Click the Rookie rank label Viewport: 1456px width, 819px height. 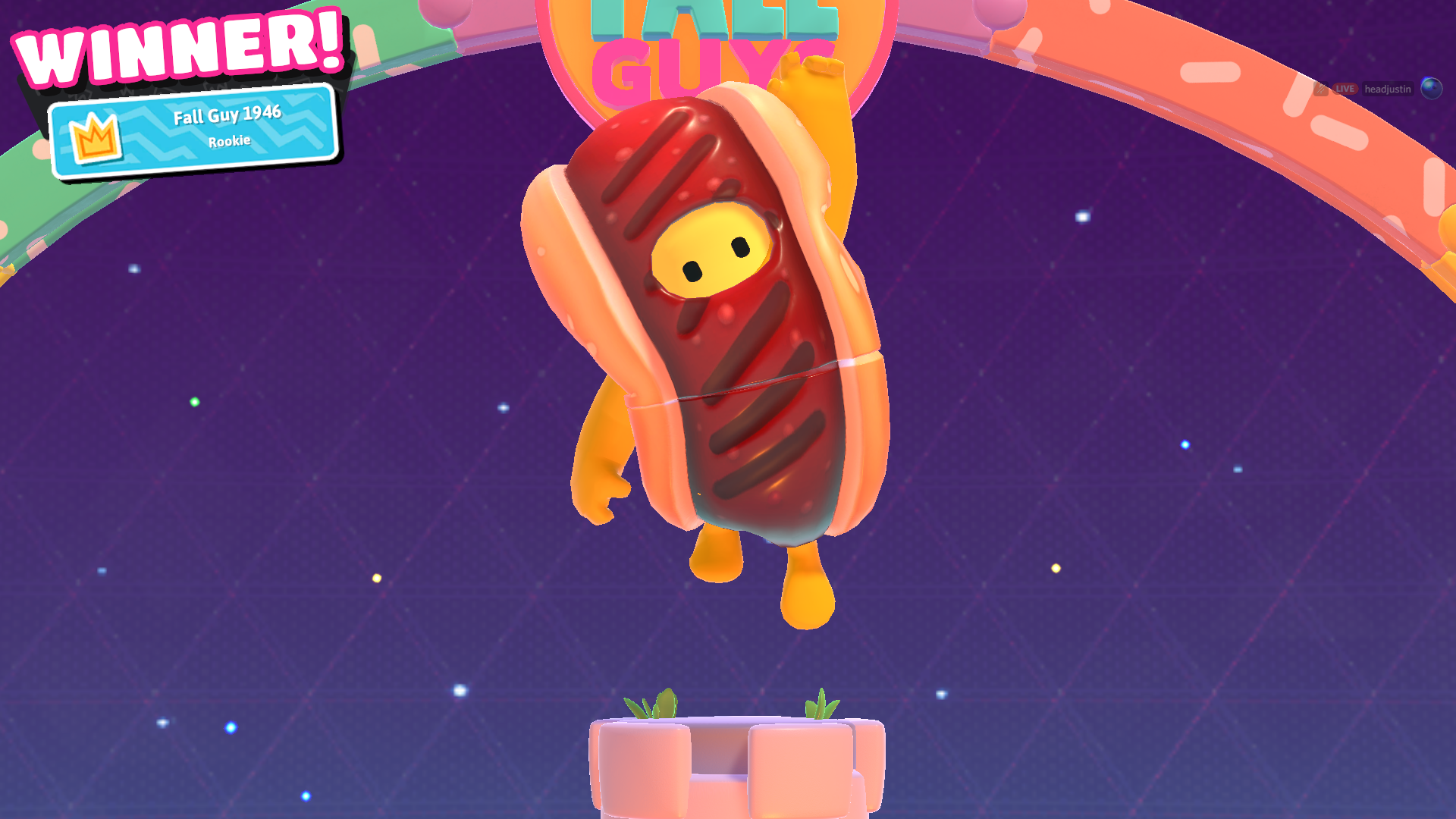coord(229,140)
